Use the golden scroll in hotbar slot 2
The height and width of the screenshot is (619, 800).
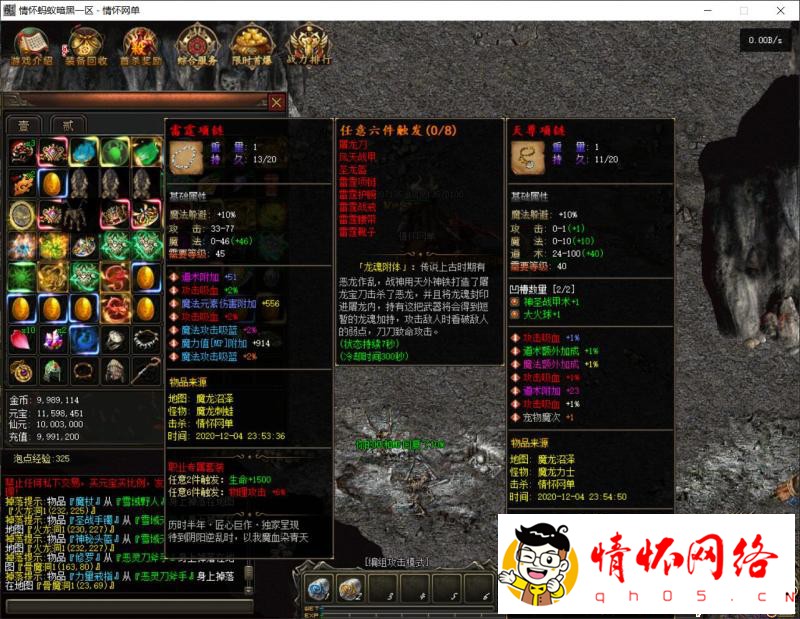tap(351, 590)
